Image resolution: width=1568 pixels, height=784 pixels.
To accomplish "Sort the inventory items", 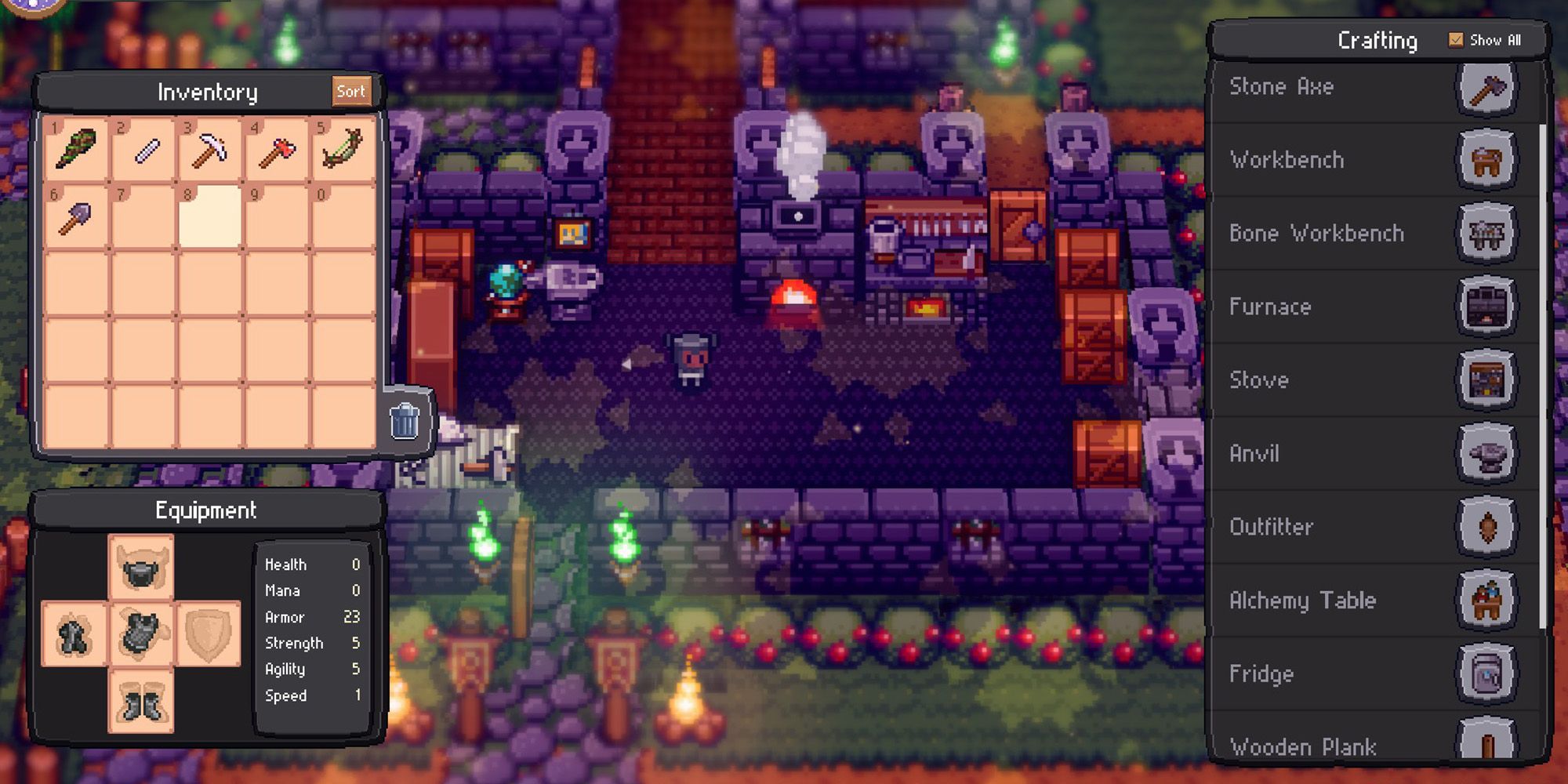I will [350, 92].
